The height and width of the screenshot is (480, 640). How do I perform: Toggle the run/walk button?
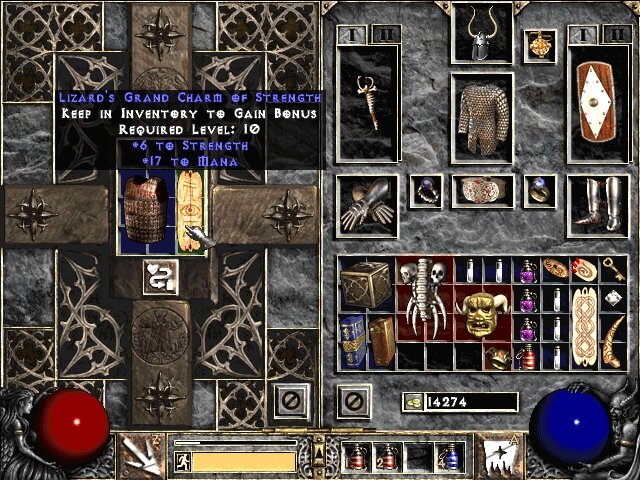tap(183, 461)
